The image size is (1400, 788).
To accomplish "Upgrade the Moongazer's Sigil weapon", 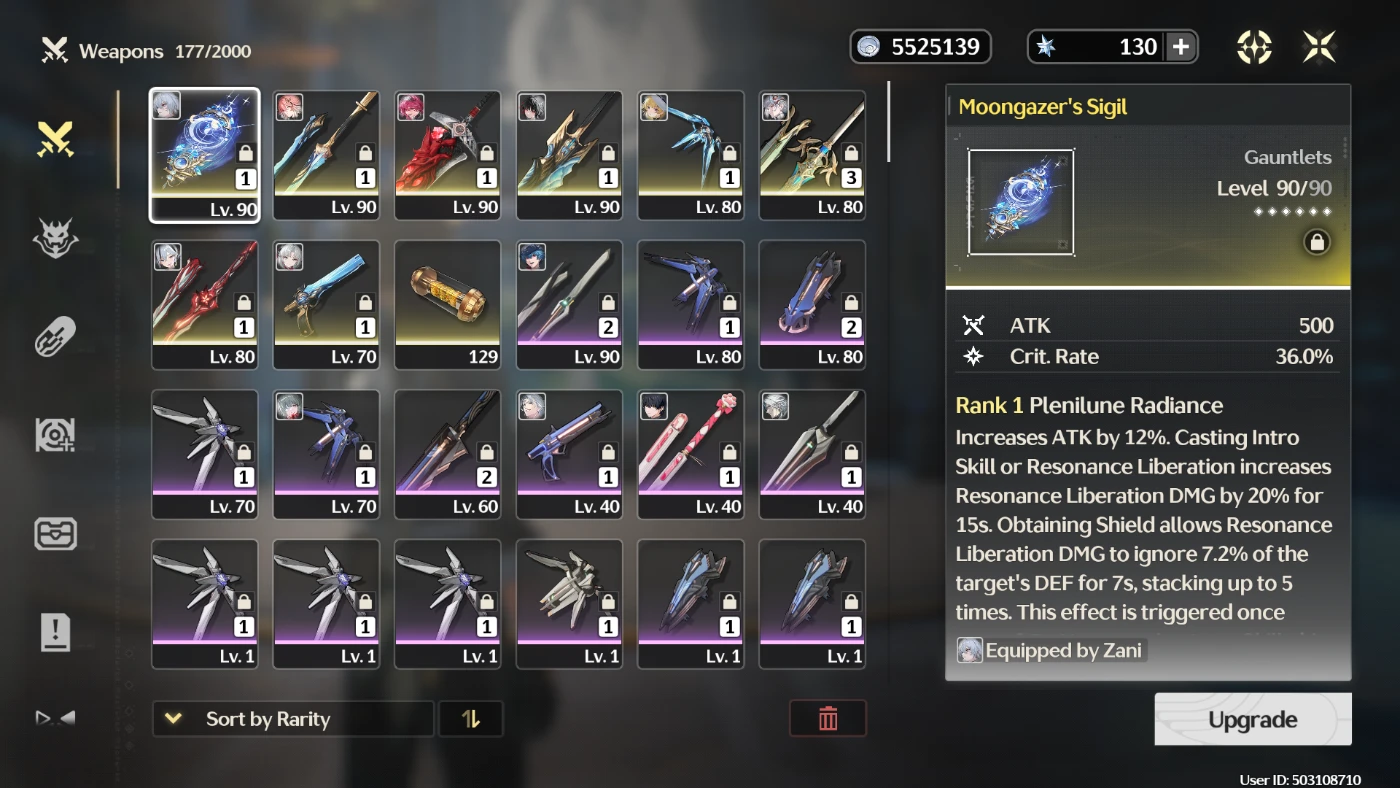I will 1252,719.
